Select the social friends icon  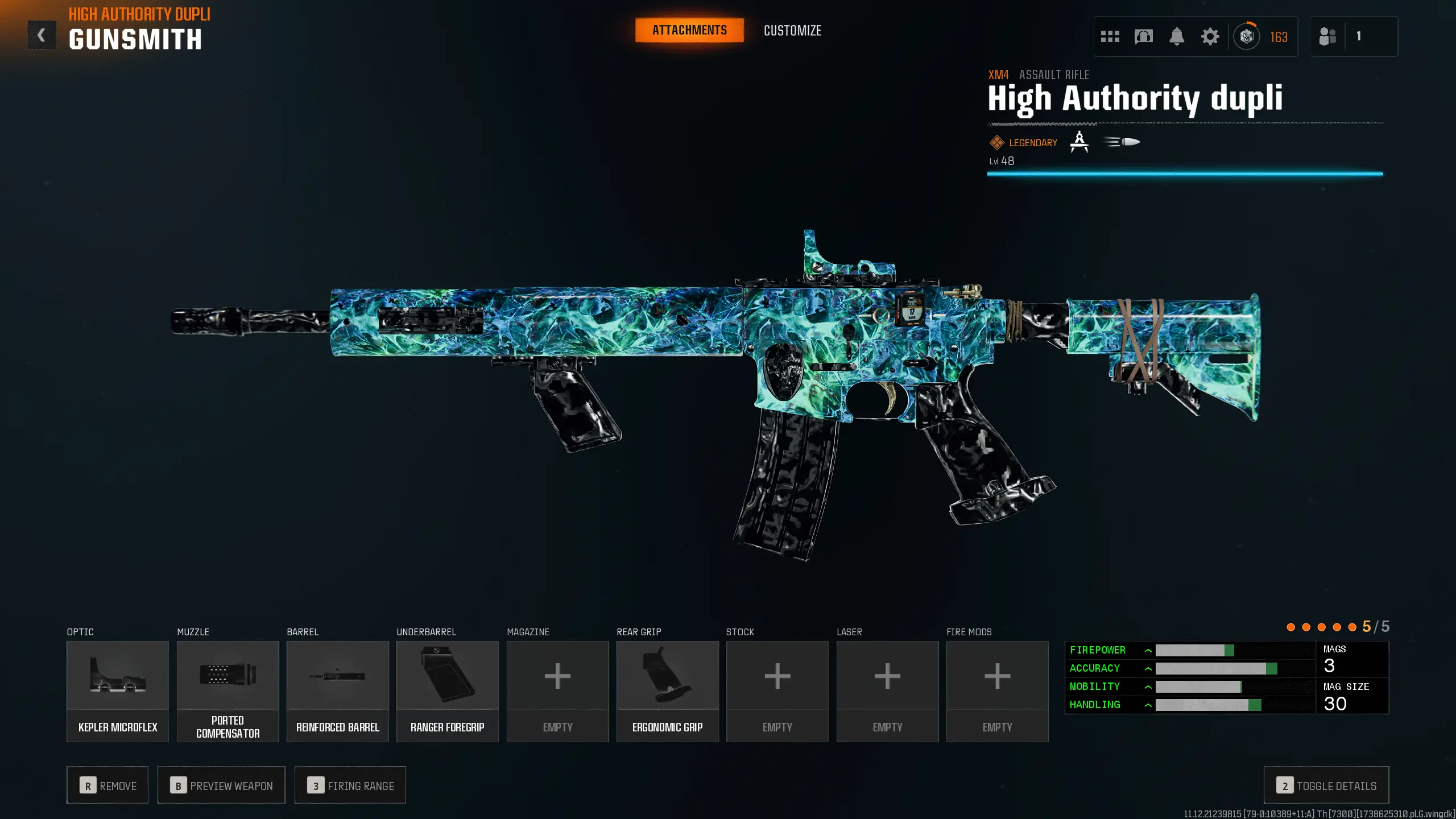click(x=1327, y=36)
